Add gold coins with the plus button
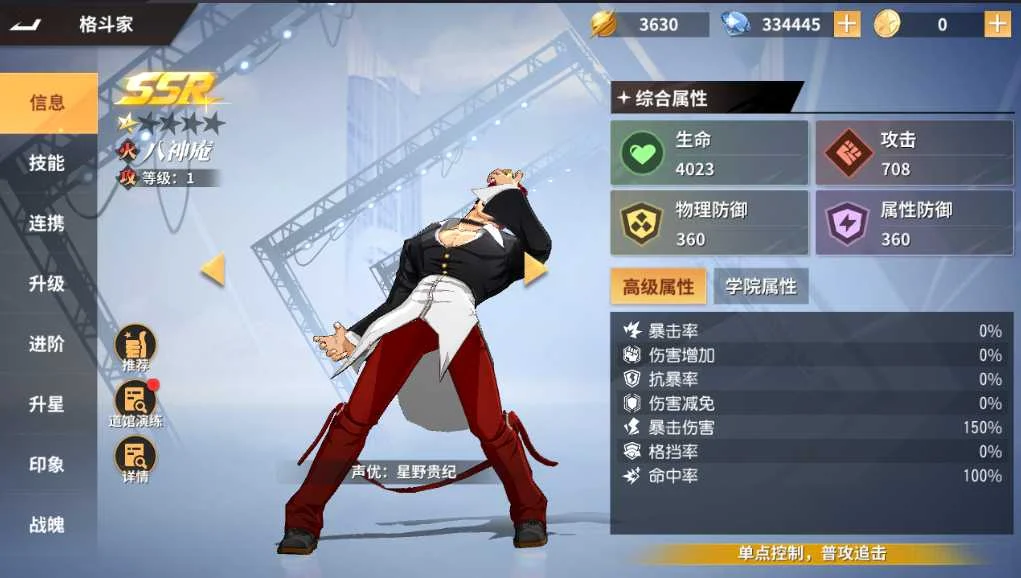The height and width of the screenshot is (578, 1021). 997,24
